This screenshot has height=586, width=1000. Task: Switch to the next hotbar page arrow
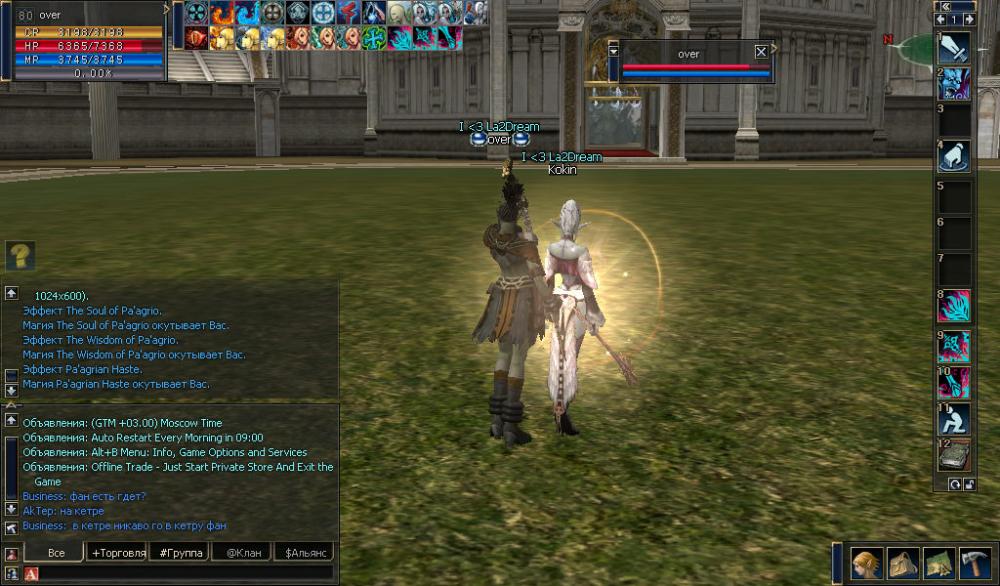pyautogui.click(x=968, y=19)
